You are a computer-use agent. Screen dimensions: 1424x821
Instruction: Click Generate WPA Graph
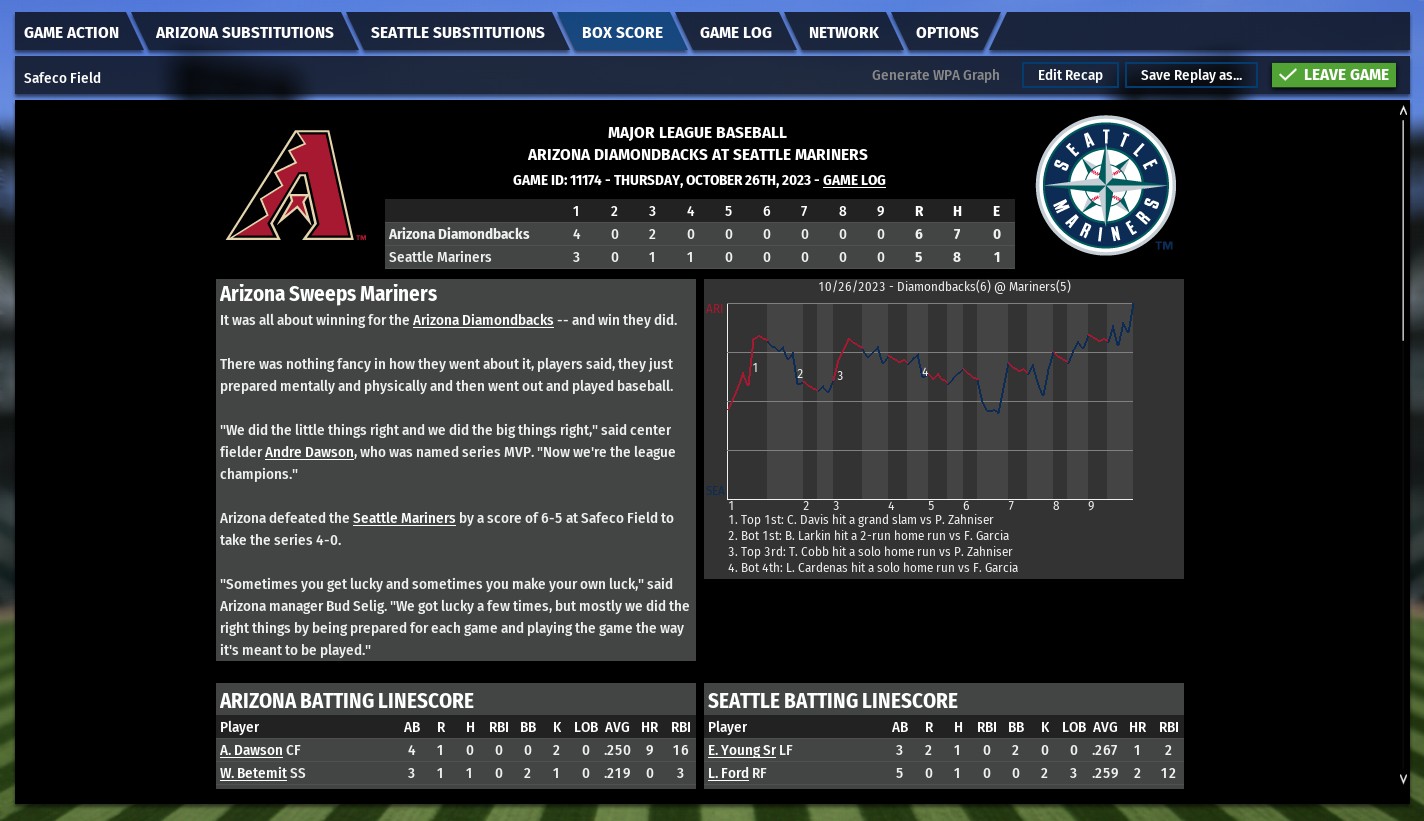click(x=935, y=75)
